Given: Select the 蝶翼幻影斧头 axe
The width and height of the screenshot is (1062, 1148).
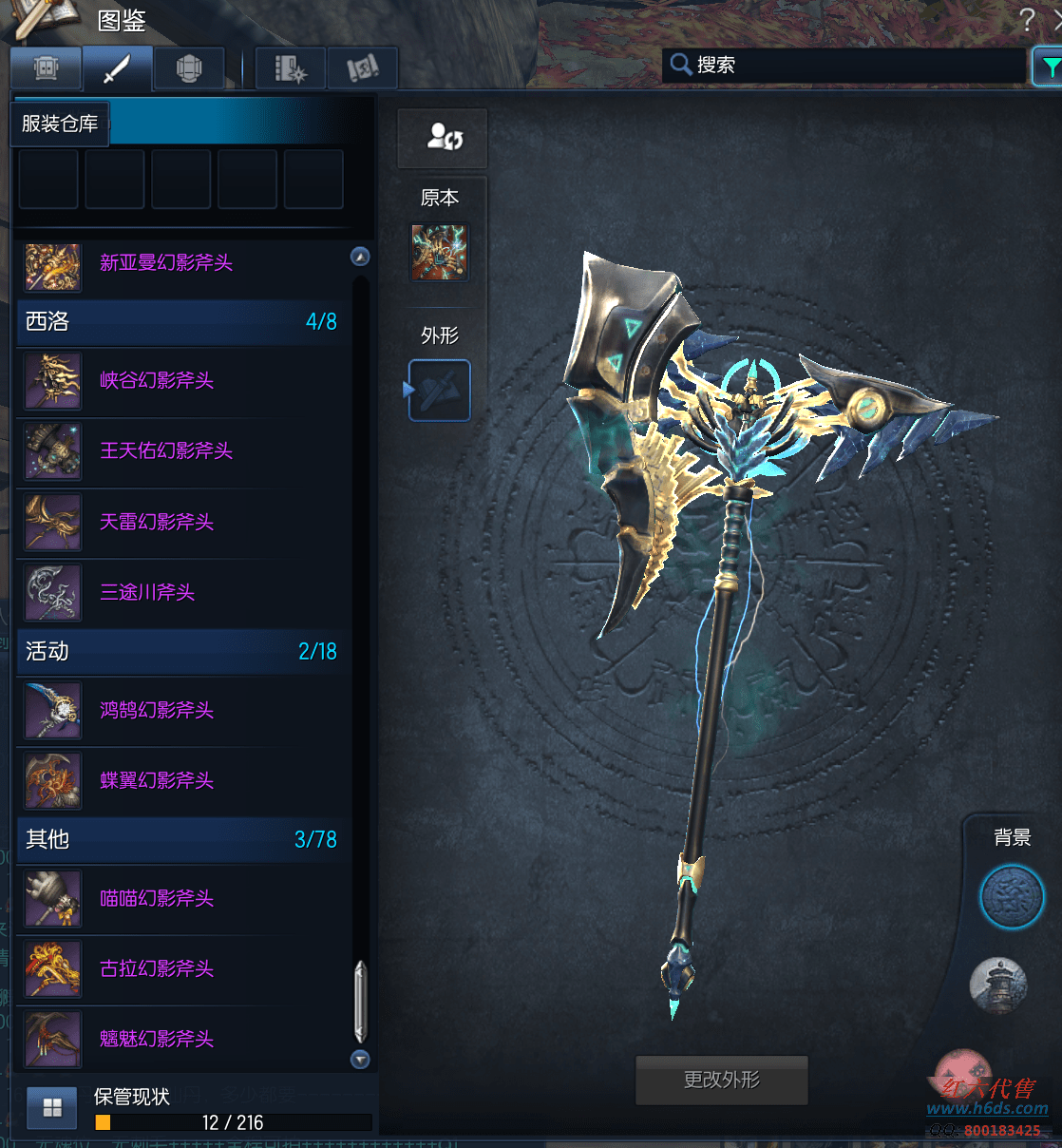Looking at the screenshot, I should coord(156,780).
